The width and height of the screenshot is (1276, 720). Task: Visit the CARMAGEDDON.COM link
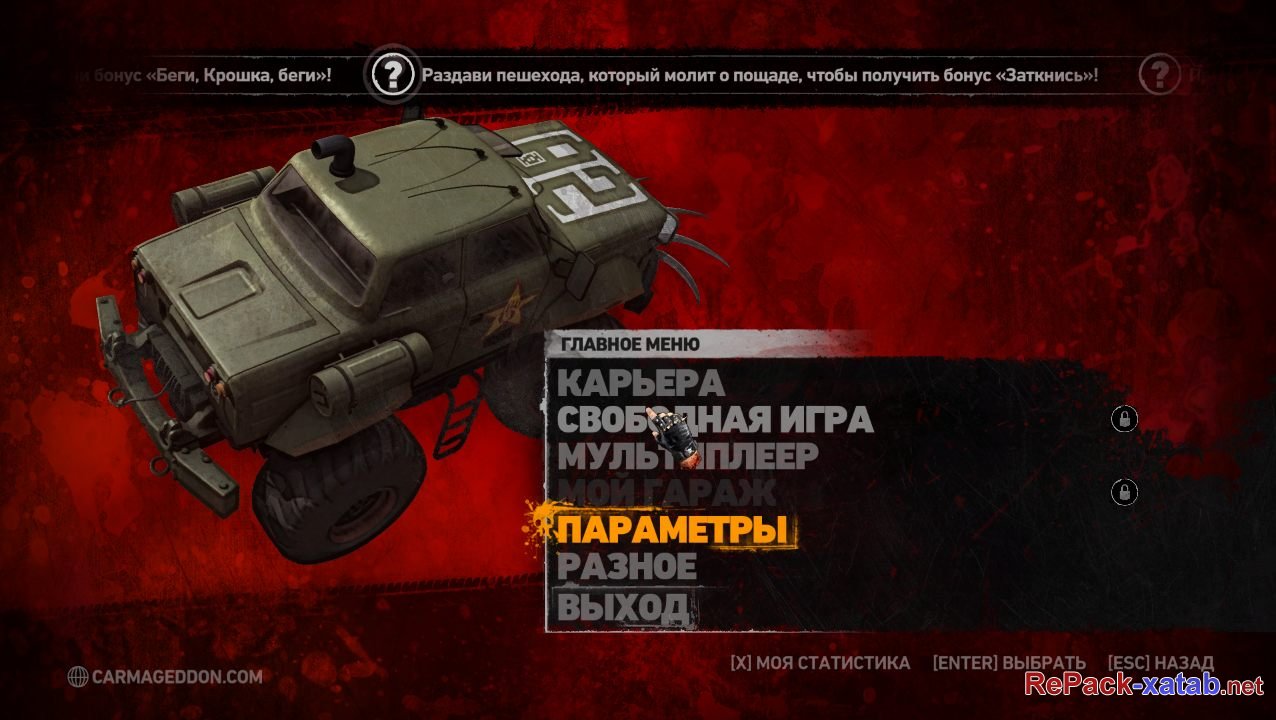[x=166, y=677]
